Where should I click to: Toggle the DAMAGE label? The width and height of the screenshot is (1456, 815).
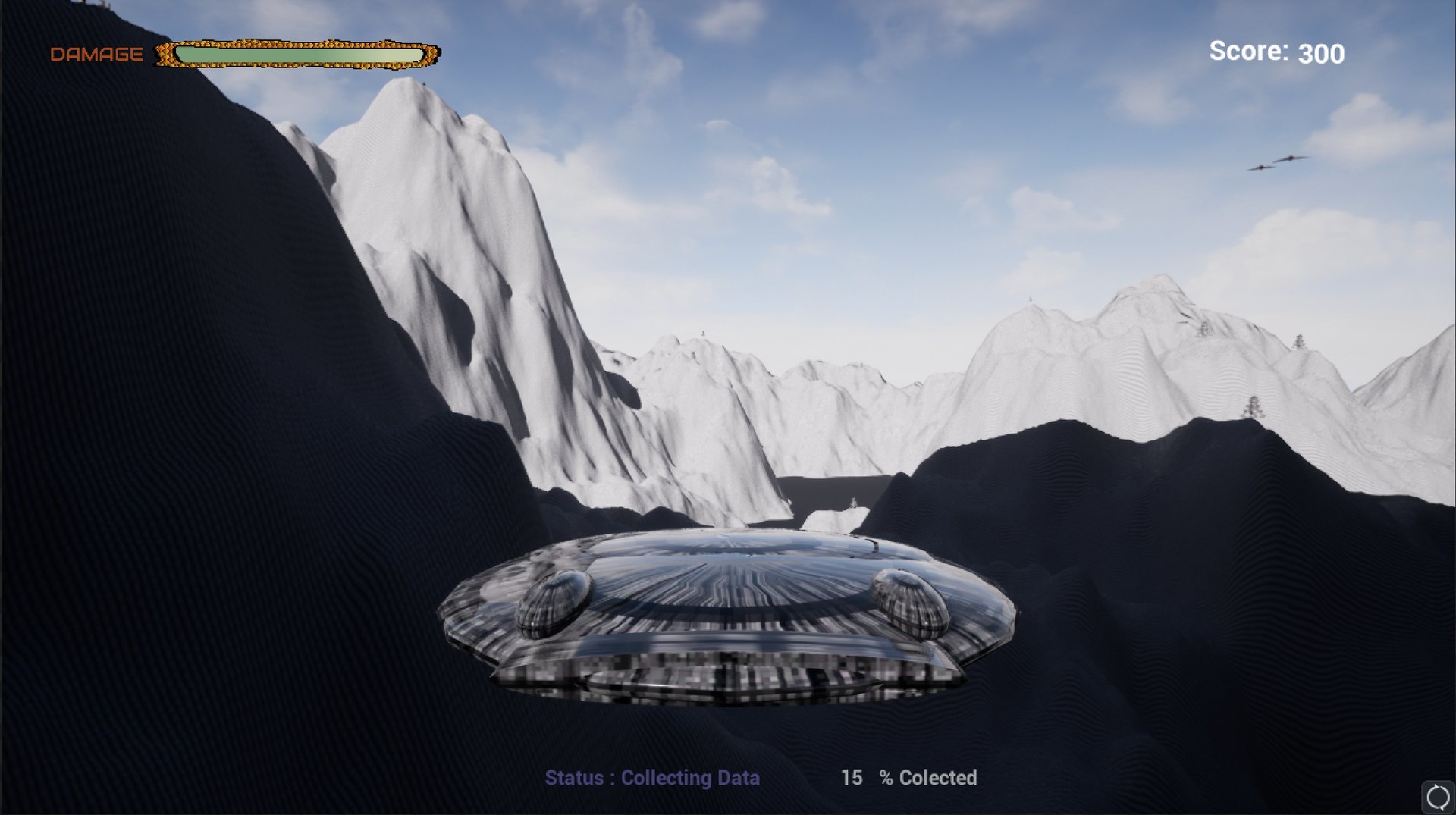(96, 53)
